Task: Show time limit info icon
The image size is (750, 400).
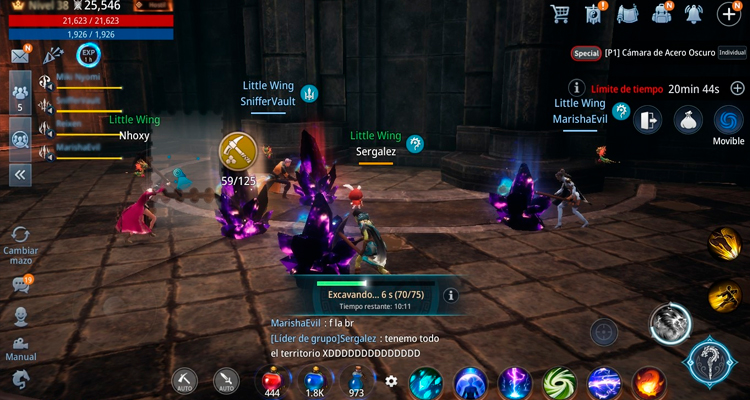Action: pyautogui.click(x=576, y=88)
